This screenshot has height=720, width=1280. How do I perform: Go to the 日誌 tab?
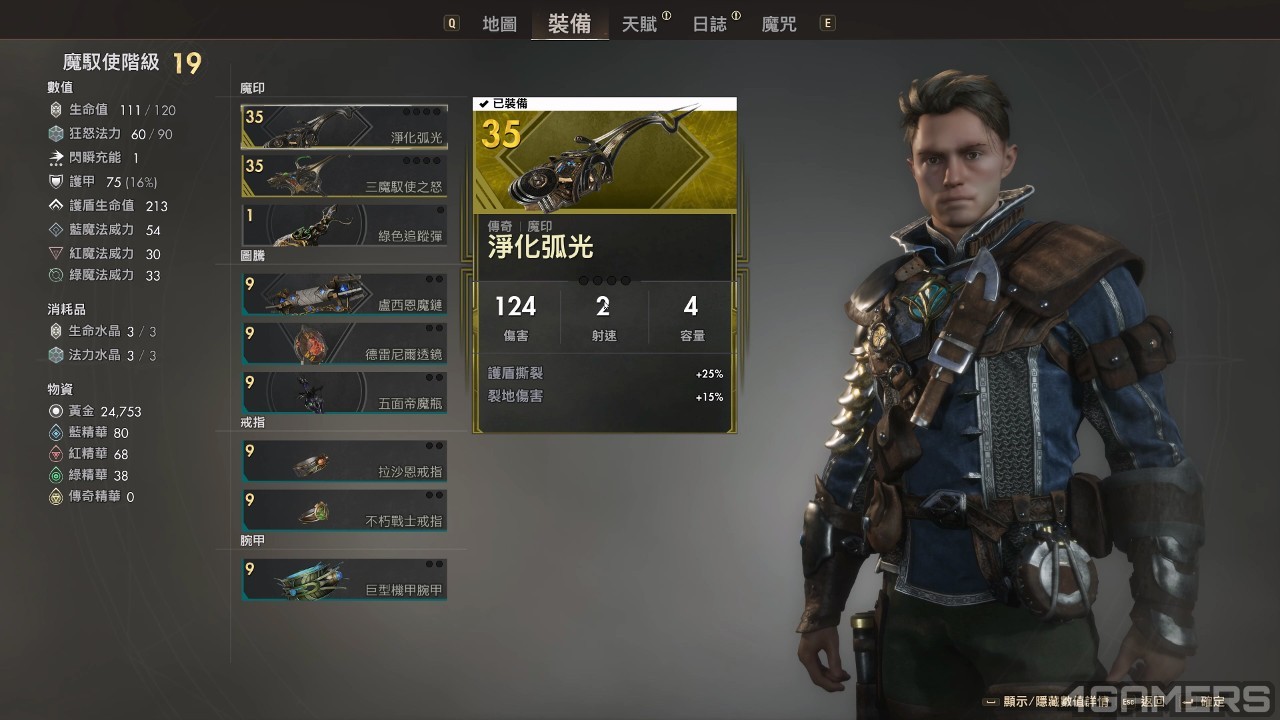click(710, 24)
